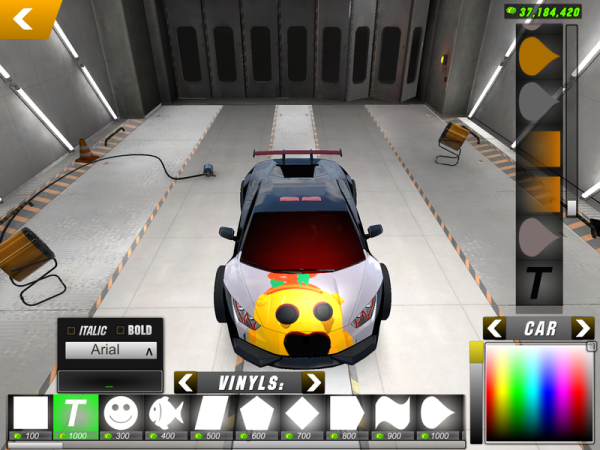Choose the wavy flag vinyl
600x450 pixels.
[x=394, y=414]
